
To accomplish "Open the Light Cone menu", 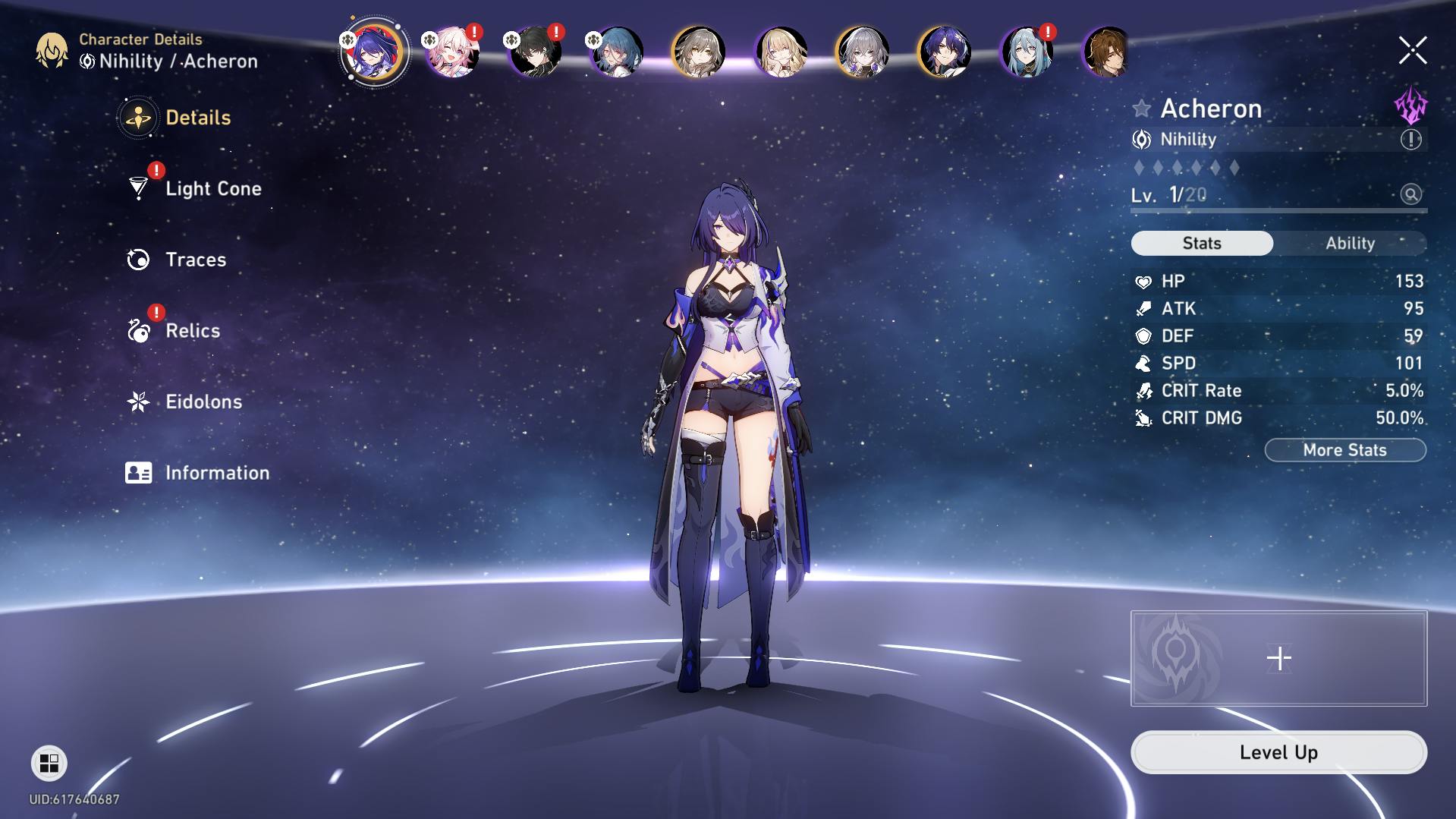I will [x=212, y=188].
